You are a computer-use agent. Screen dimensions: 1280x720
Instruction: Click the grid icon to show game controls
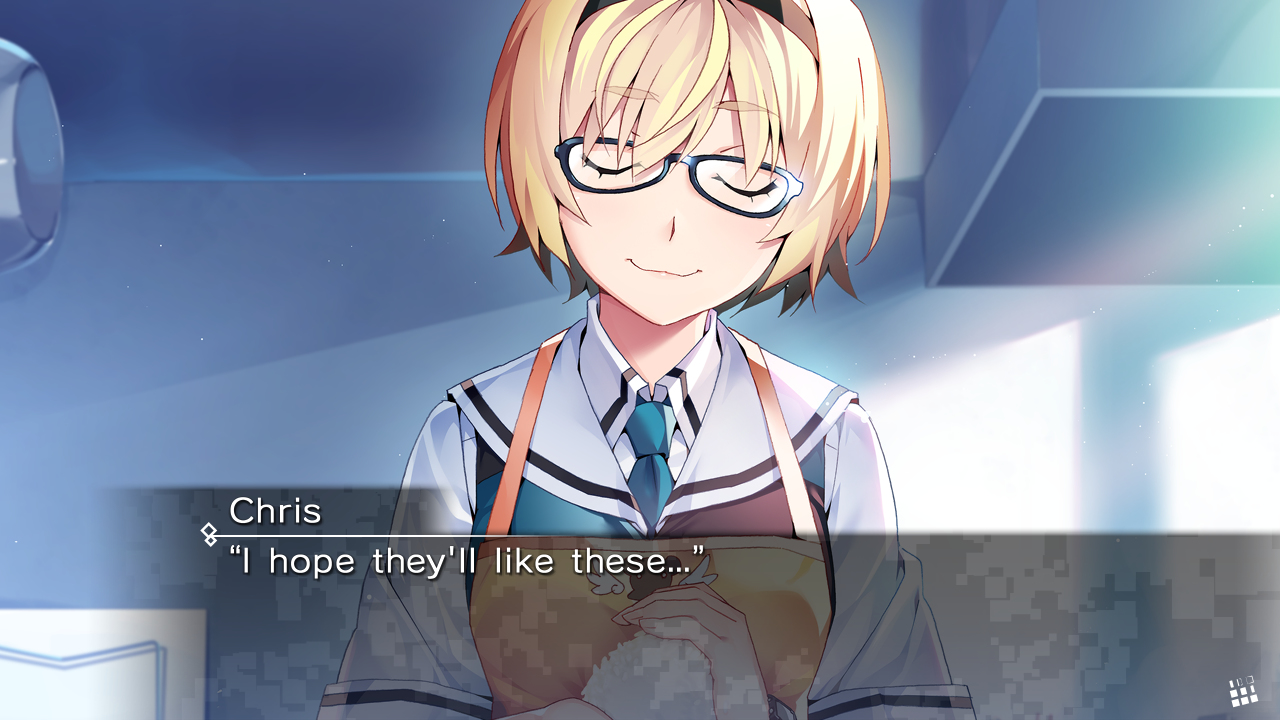1243,690
